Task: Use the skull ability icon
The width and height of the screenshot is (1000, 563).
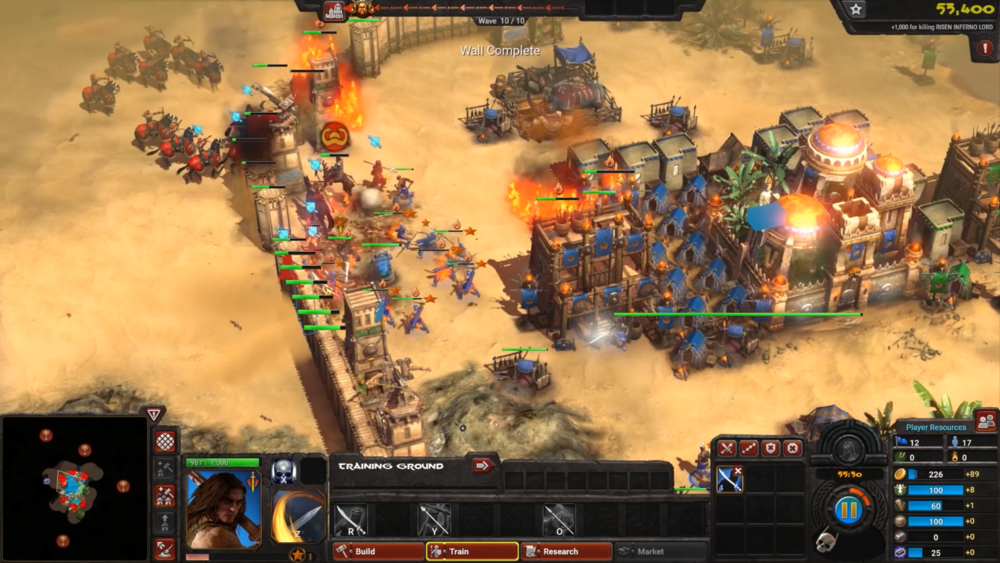Action: (283, 471)
